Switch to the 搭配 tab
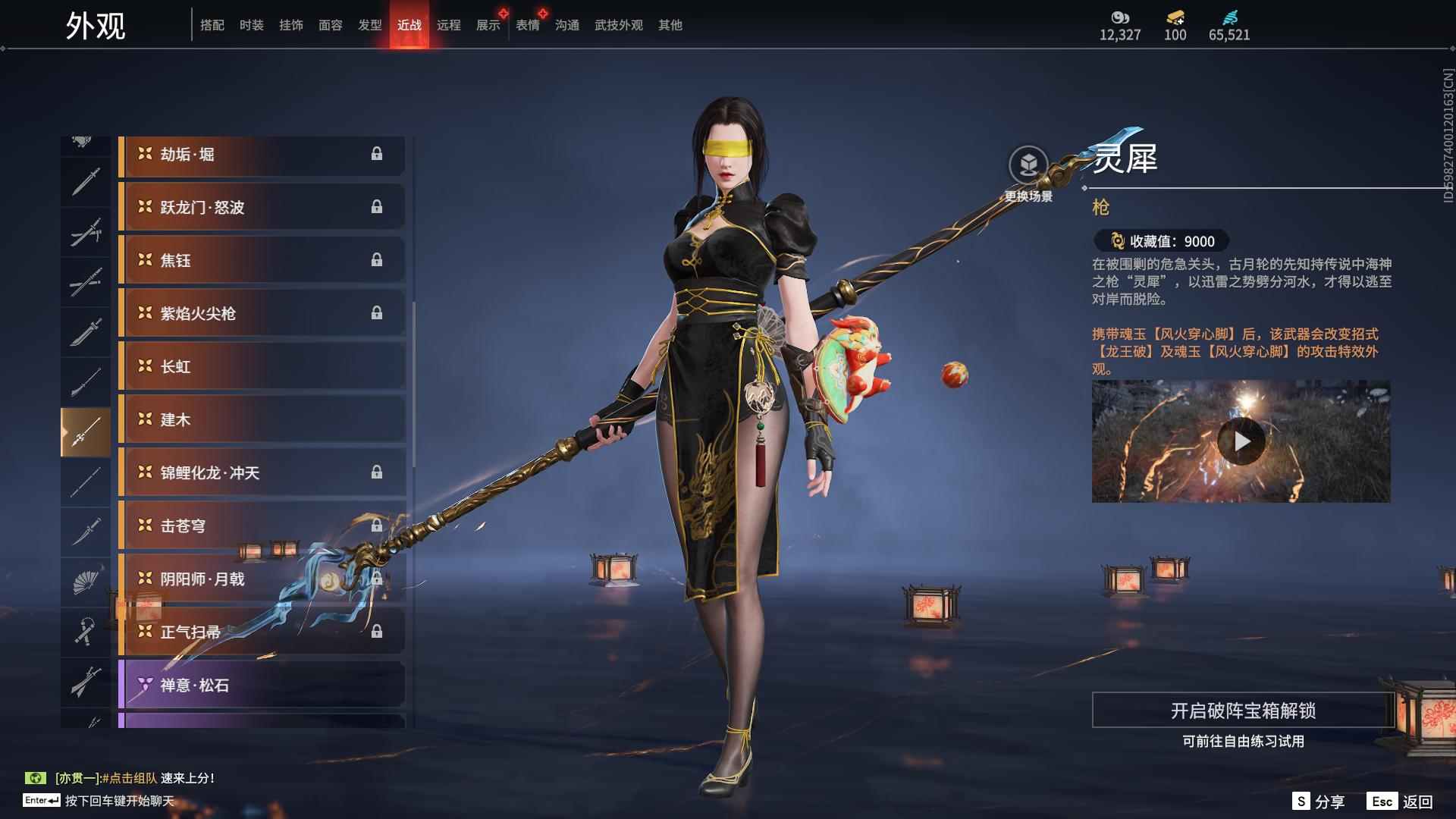The height and width of the screenshot is (819, 1456). click(x=212, y=25)
